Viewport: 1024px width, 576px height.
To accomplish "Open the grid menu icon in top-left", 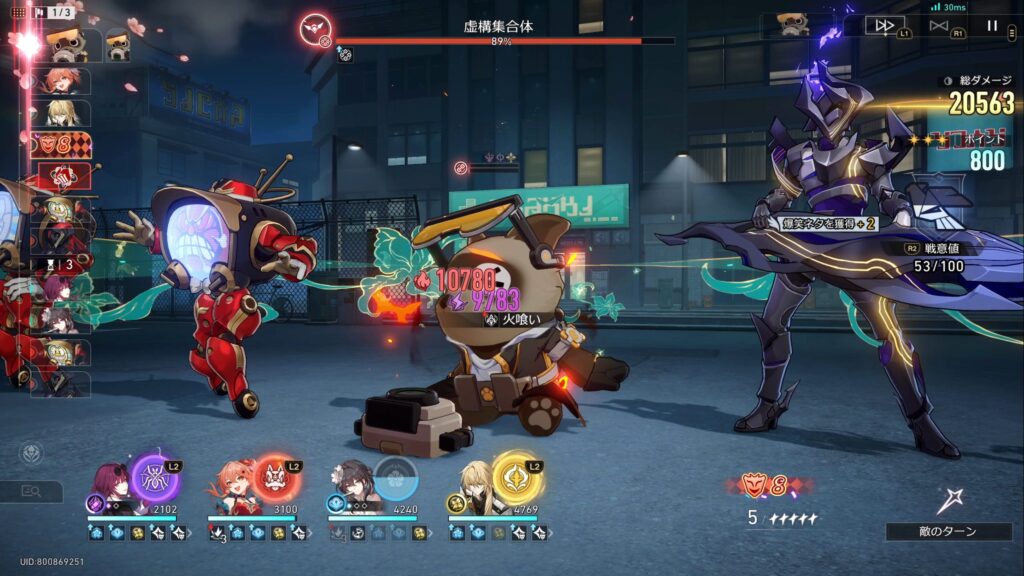I will pyautogui.click(x=18, y=12).
